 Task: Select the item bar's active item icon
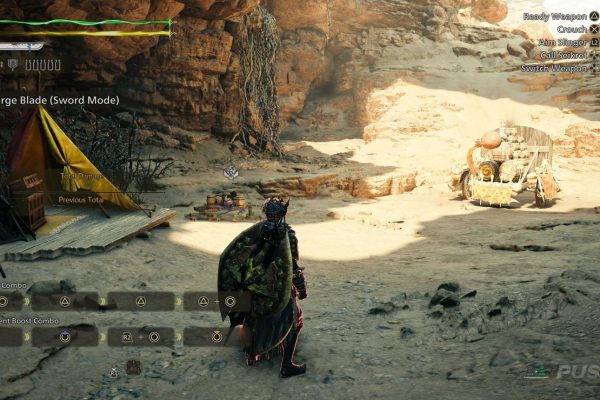pyautogui.click(x=133, y=367)
